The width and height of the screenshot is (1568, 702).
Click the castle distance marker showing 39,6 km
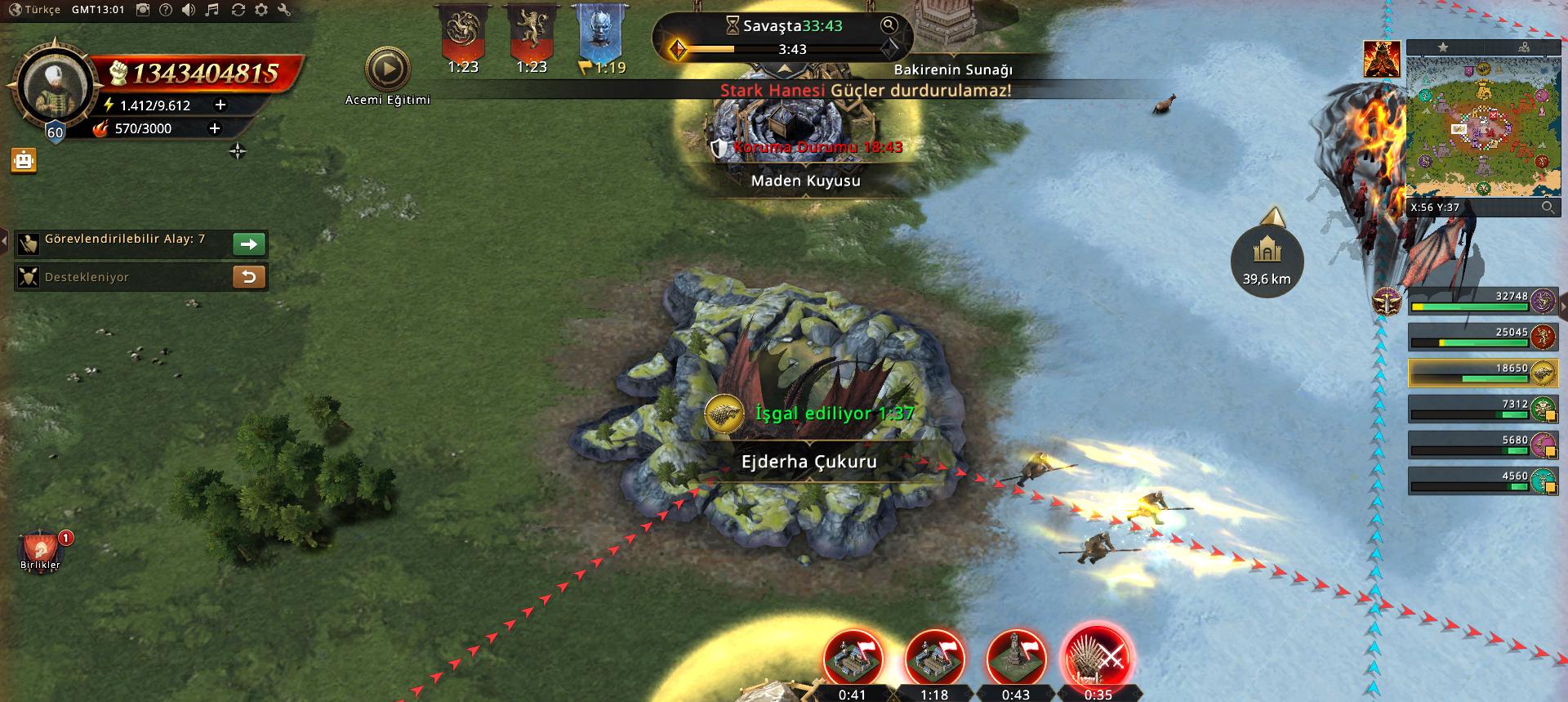[x=1267, y=260]
